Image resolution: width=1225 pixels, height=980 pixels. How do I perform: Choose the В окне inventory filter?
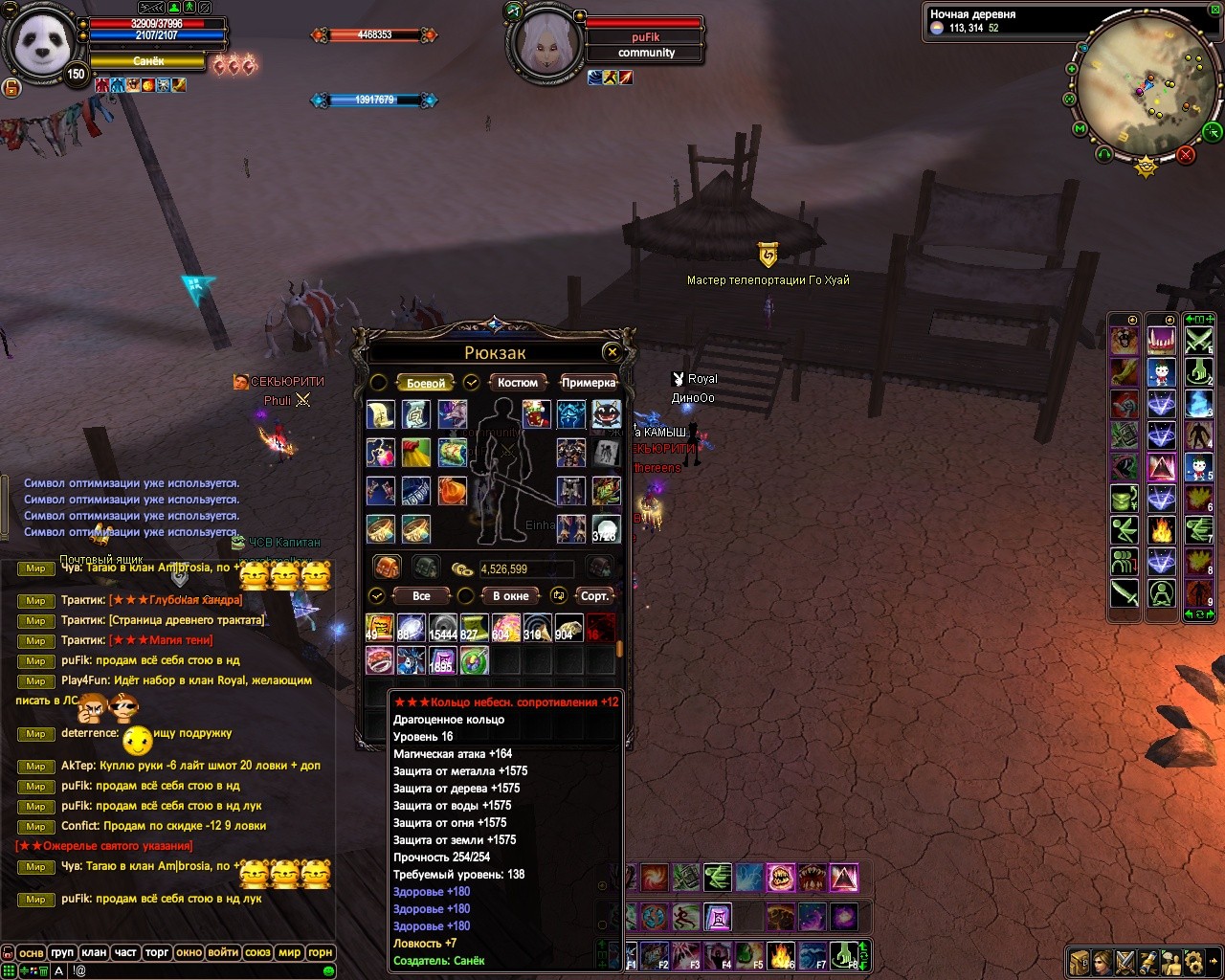(x=510, y=596)
